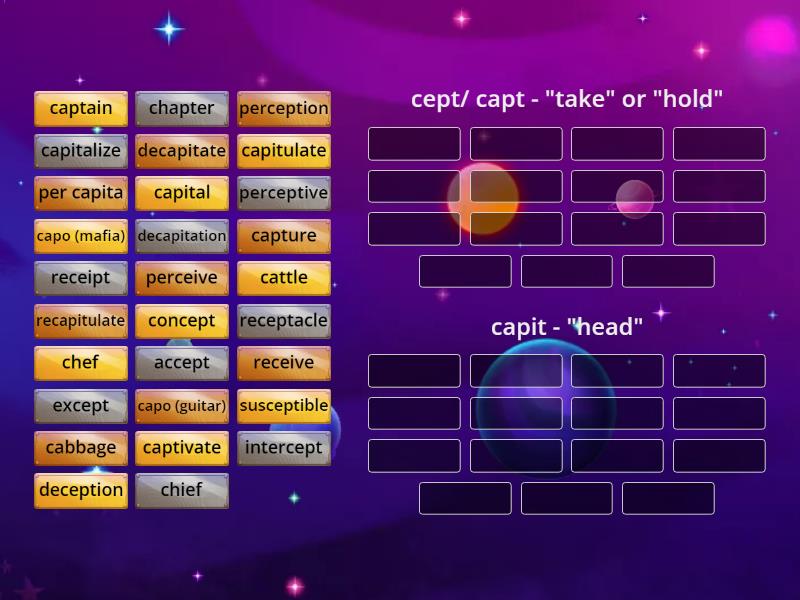
Task: Grab the "per capita" tile
Action: [81, 193]
